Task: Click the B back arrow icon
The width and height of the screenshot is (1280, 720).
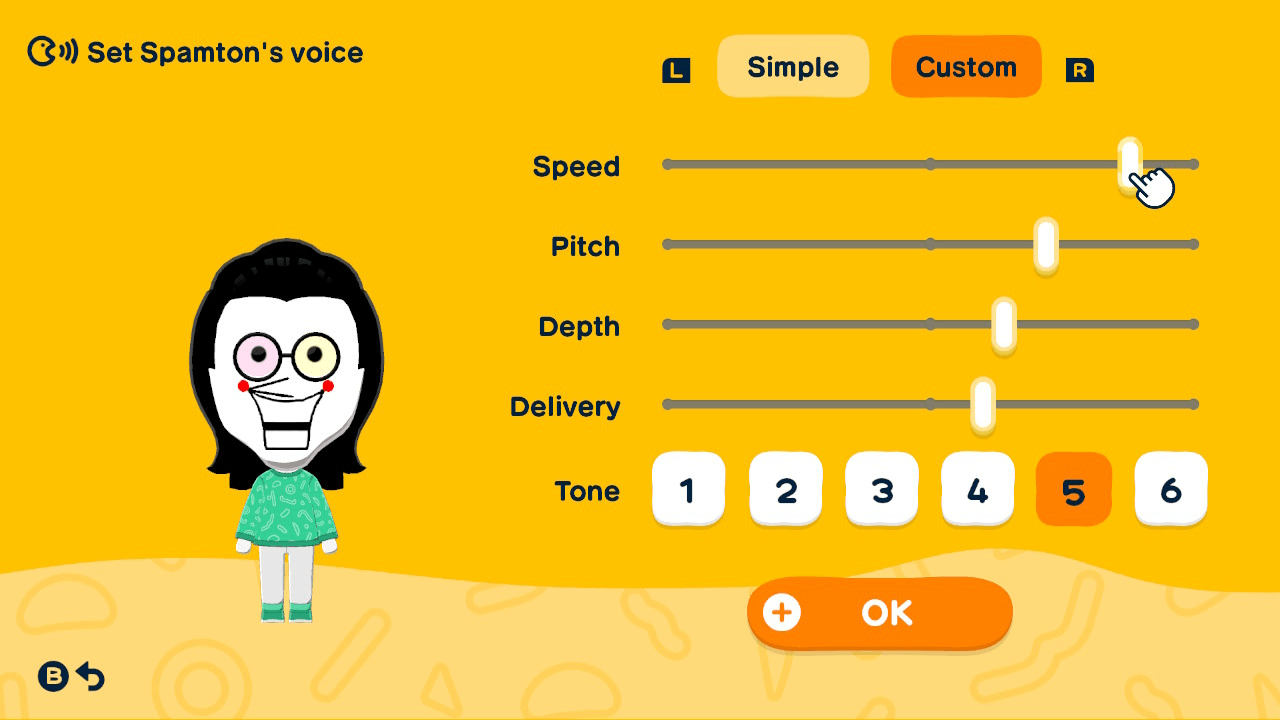Action: 72,677
